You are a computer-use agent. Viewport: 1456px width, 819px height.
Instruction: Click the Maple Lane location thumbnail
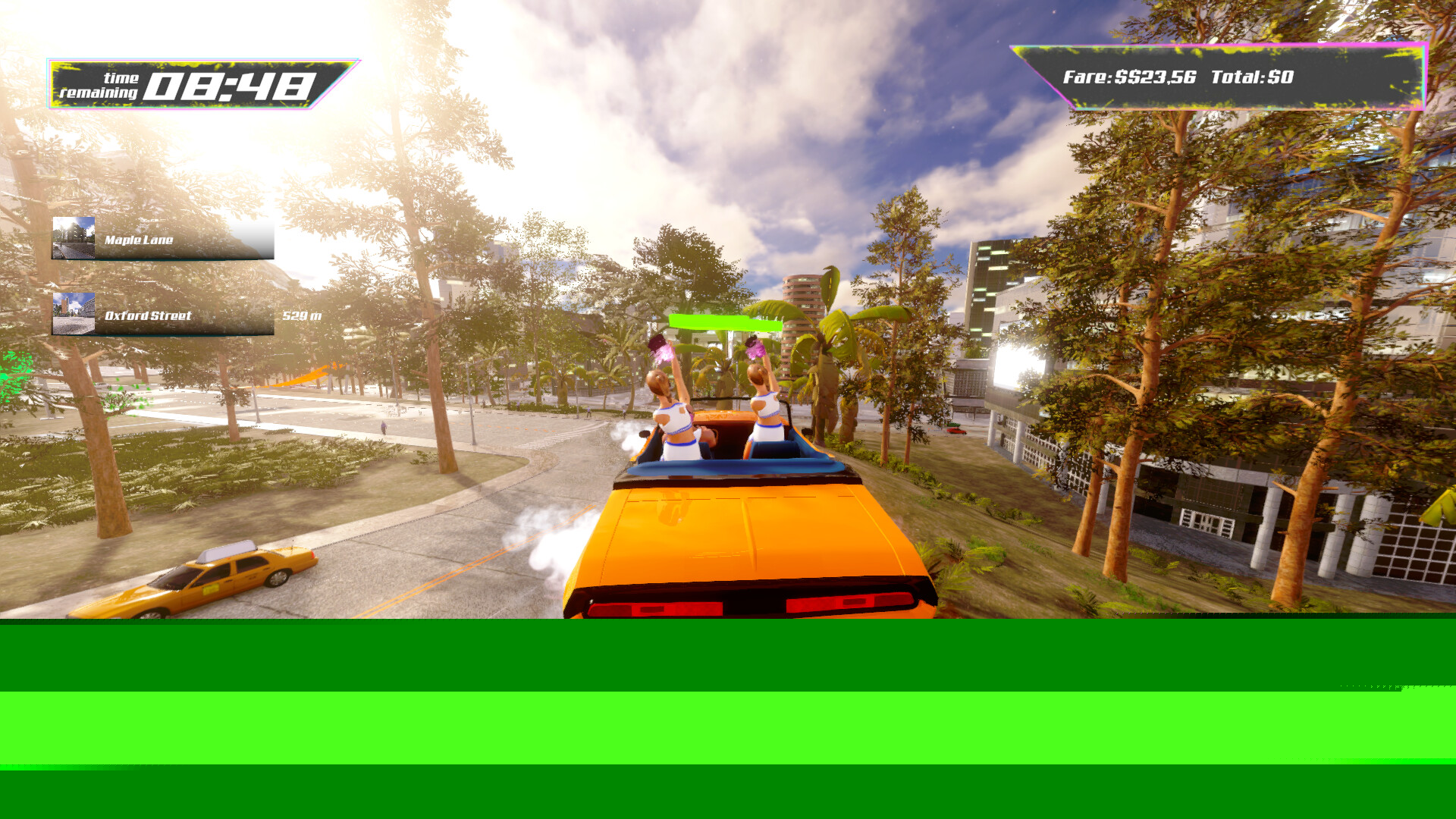(74, 238)
